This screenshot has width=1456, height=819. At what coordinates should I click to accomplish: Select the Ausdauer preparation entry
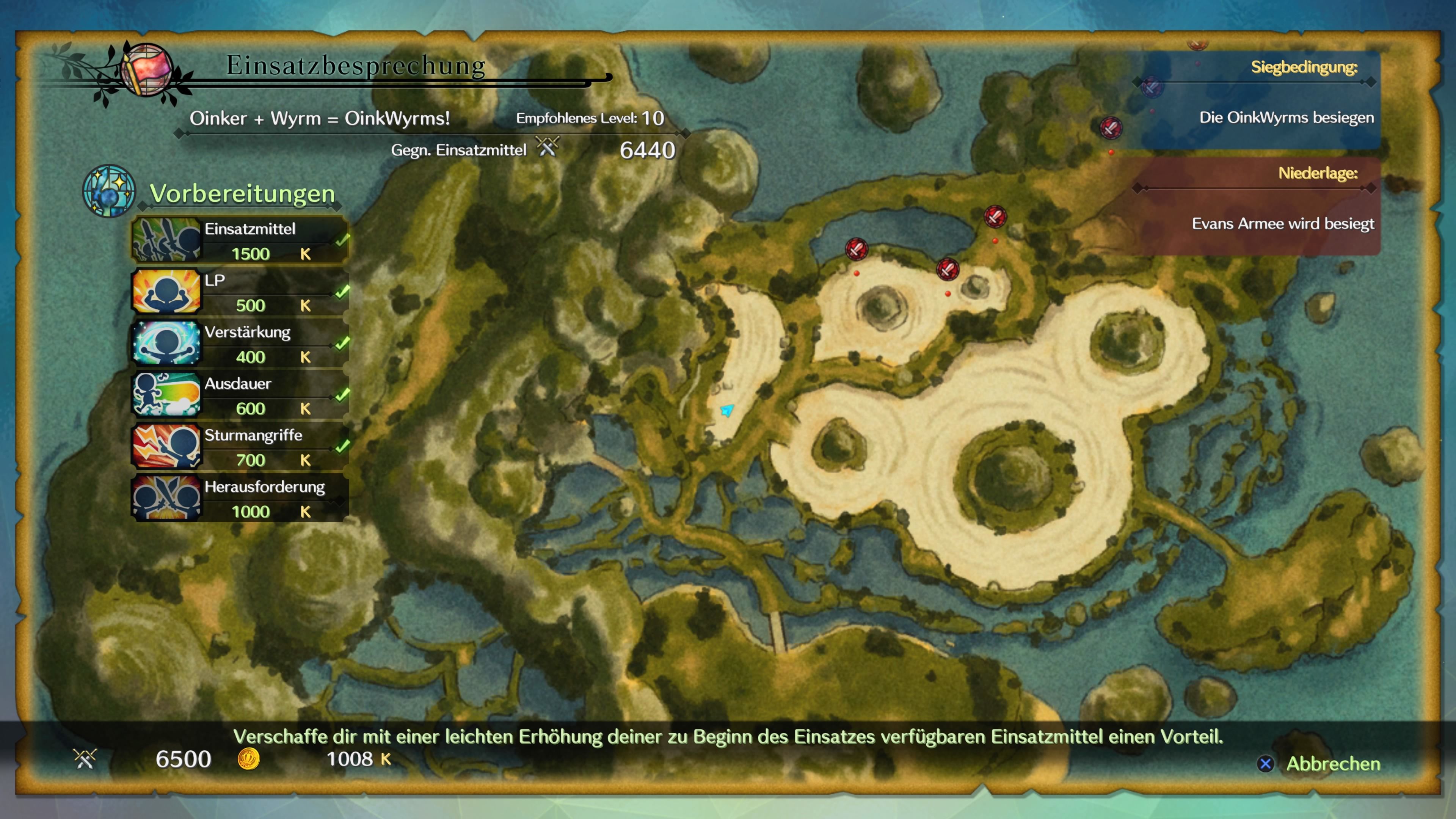[240, 395]
